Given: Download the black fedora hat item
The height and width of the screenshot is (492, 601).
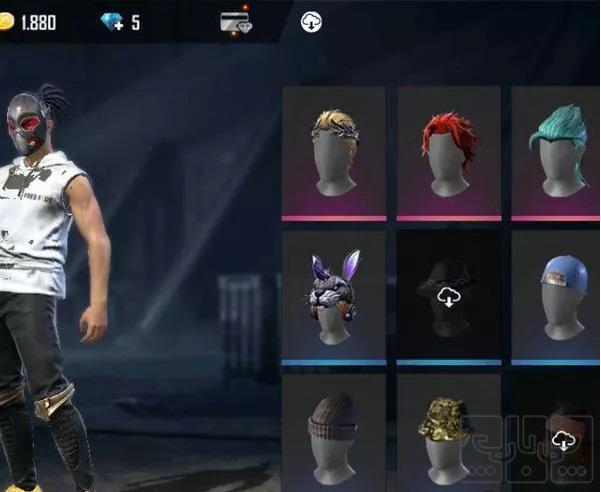Looking at the screenshot, I should point(448,296).
